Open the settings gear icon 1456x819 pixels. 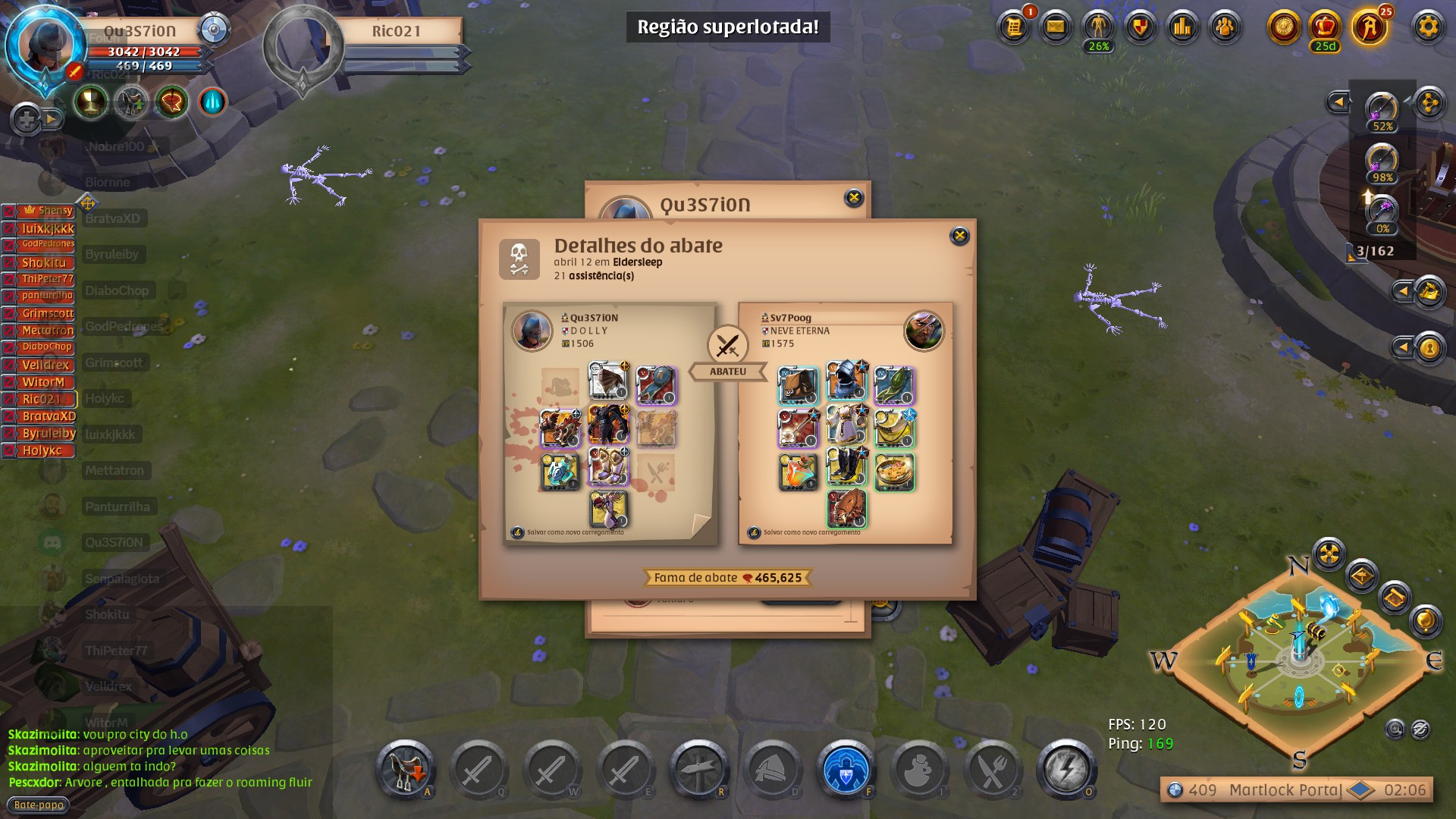[x=1428, y=27]
